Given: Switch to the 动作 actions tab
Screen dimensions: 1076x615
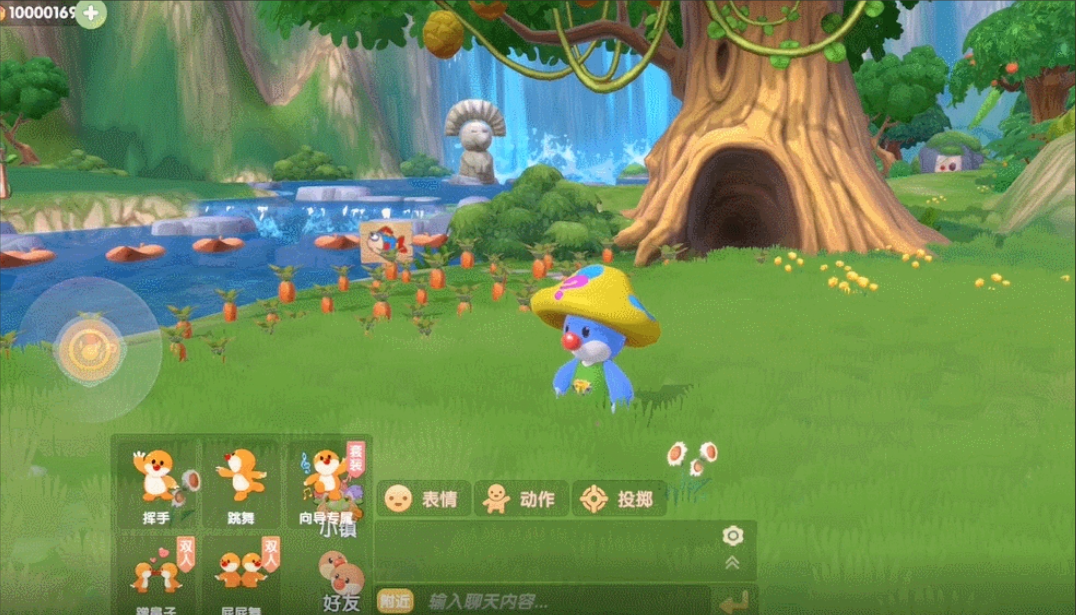Looking at the screenshot, I should [520, 498].
